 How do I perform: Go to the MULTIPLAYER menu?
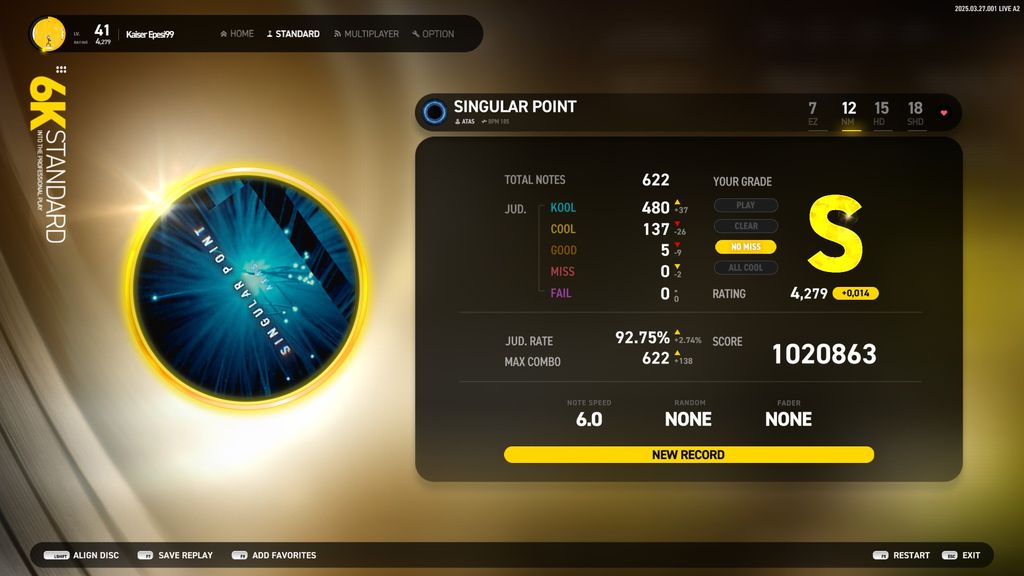click(x=366, y=34)
